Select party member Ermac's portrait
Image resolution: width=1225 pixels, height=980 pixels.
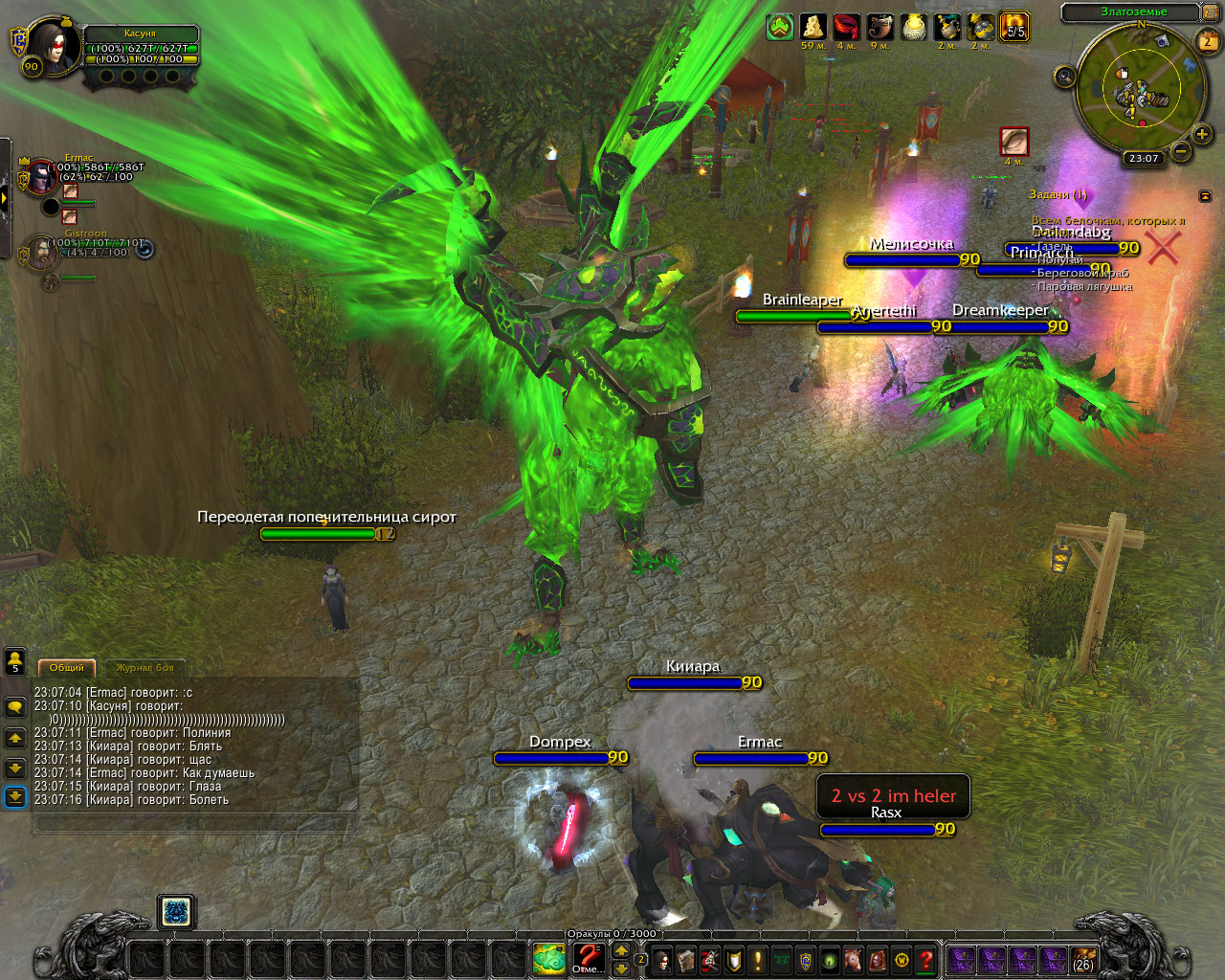(42, 175)
